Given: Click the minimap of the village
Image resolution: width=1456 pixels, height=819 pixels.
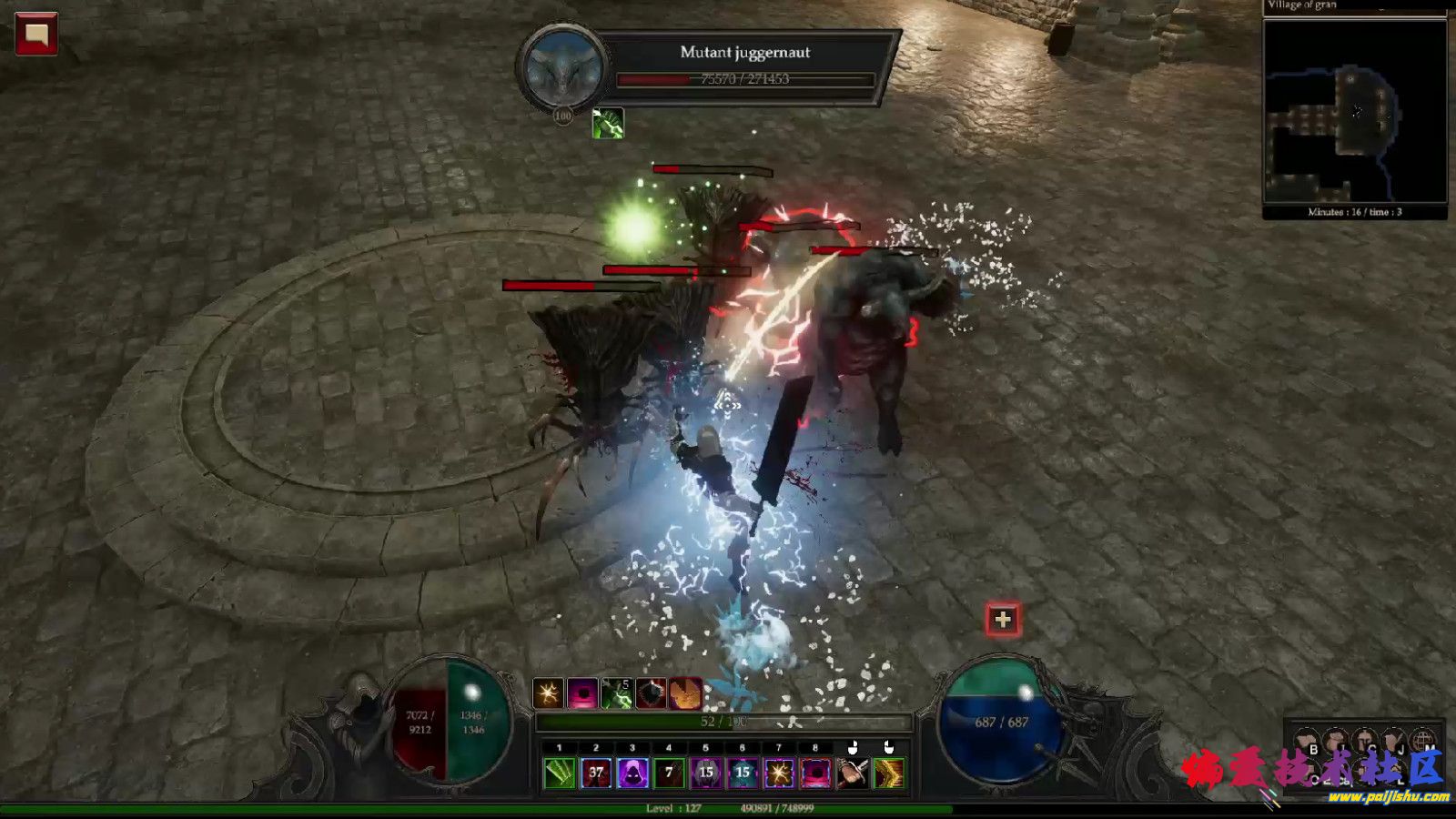Looking at the screenshot, I should click(x=1354, y=111).
